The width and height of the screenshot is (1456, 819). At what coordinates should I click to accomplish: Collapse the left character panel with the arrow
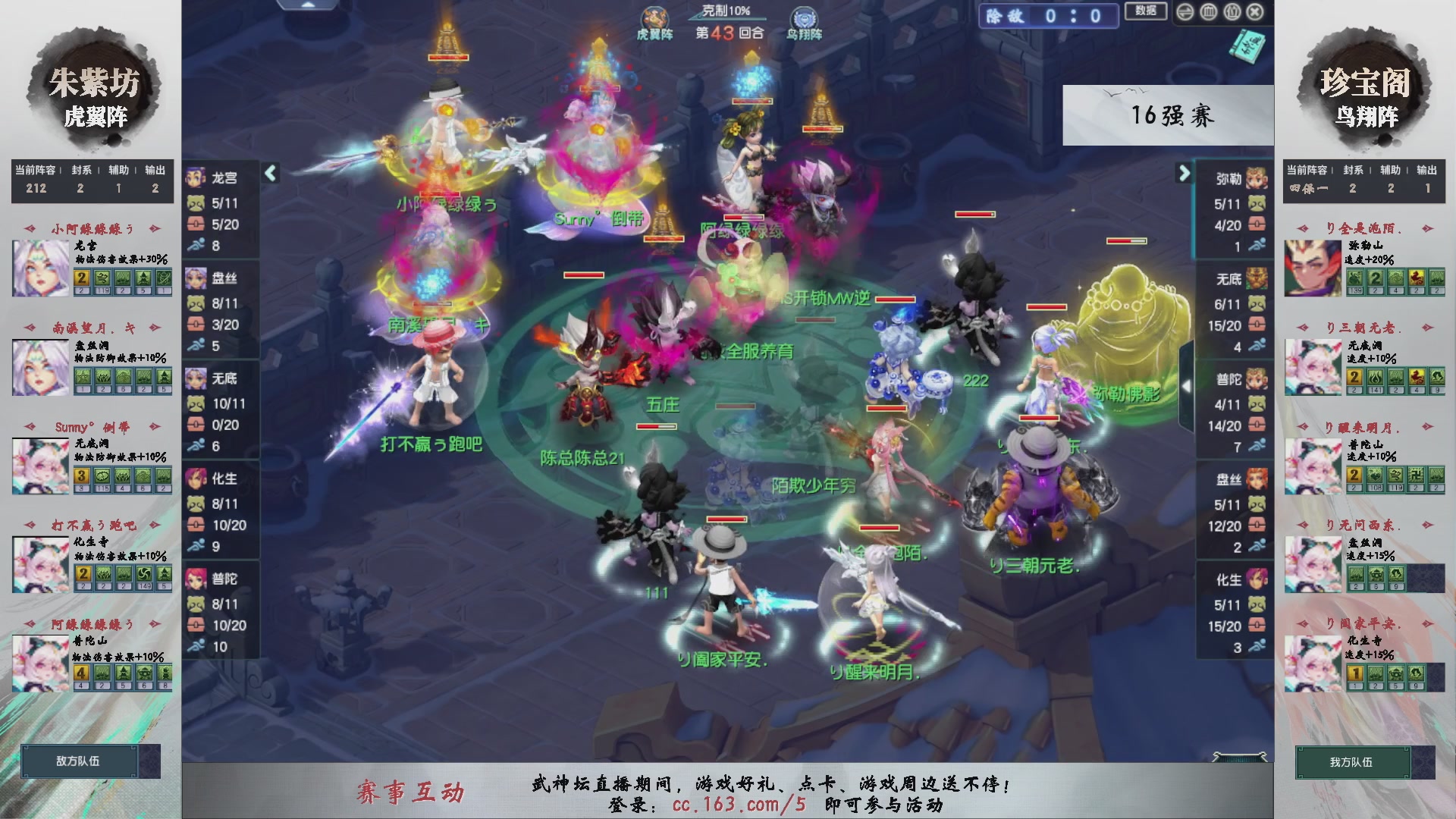tap(269, 174)
